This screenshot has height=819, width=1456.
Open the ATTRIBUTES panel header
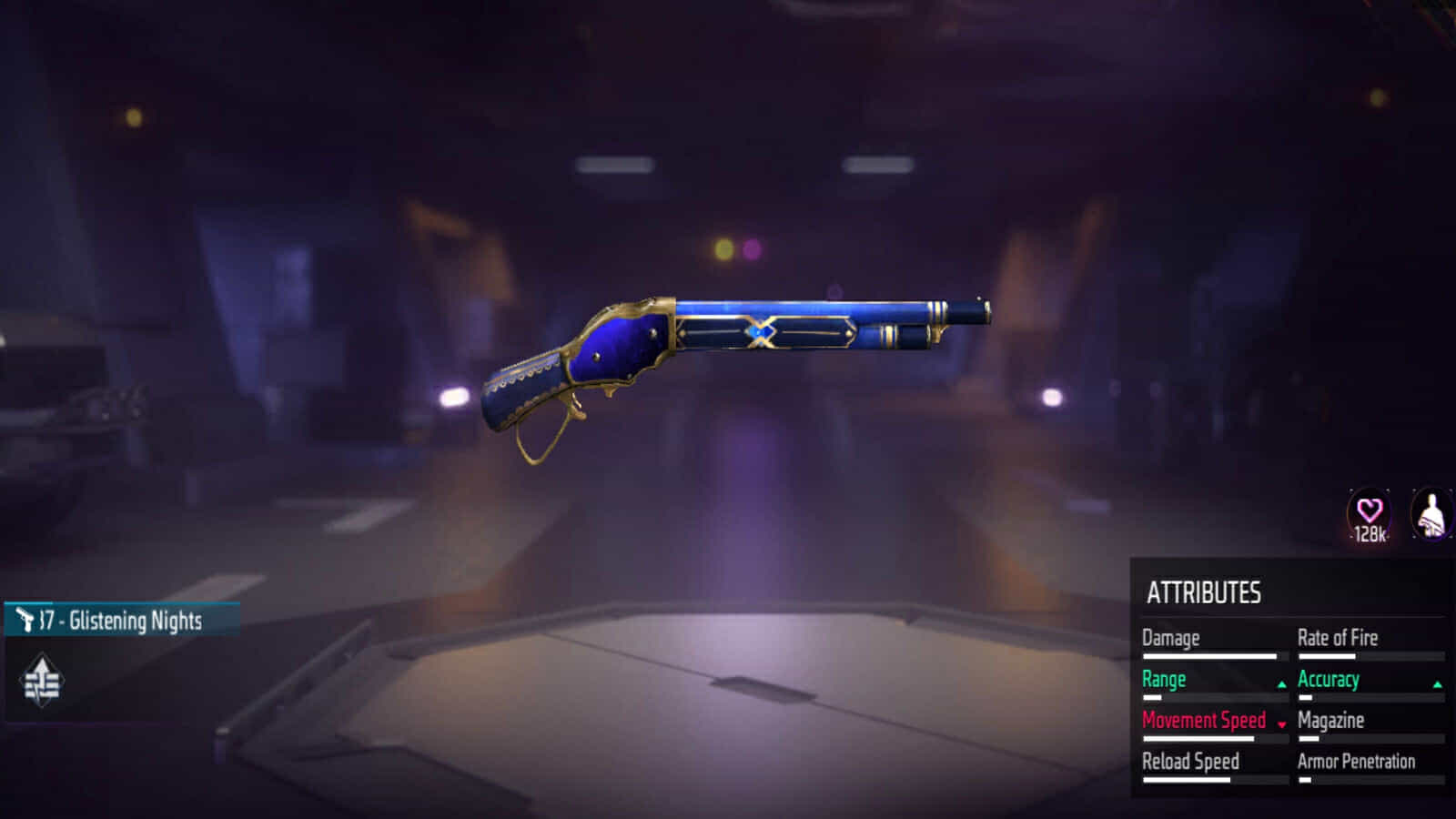[1206, 590]
